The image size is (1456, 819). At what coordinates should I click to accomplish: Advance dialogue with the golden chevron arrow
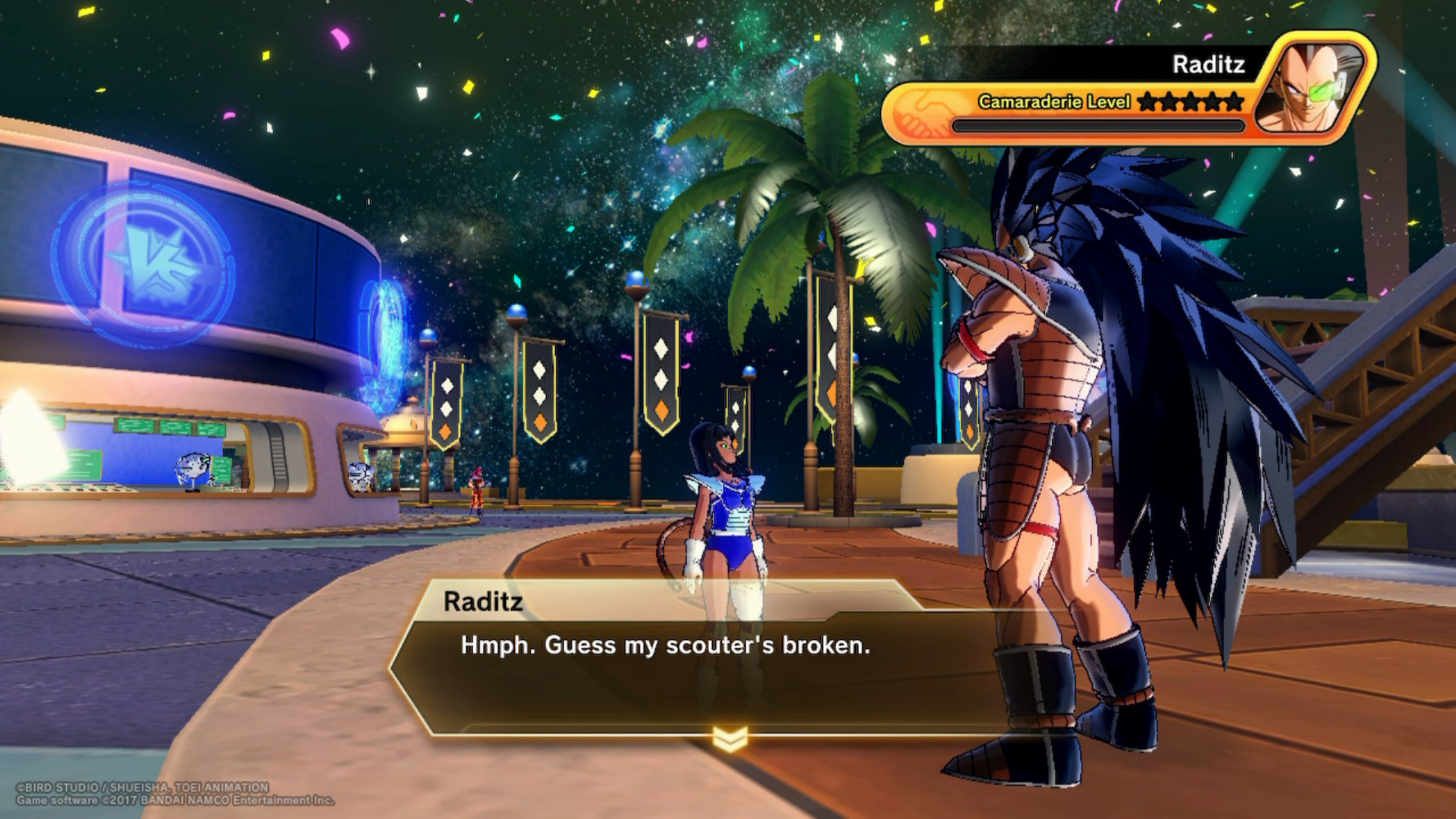pyautogui.click(x=730, y=738)
